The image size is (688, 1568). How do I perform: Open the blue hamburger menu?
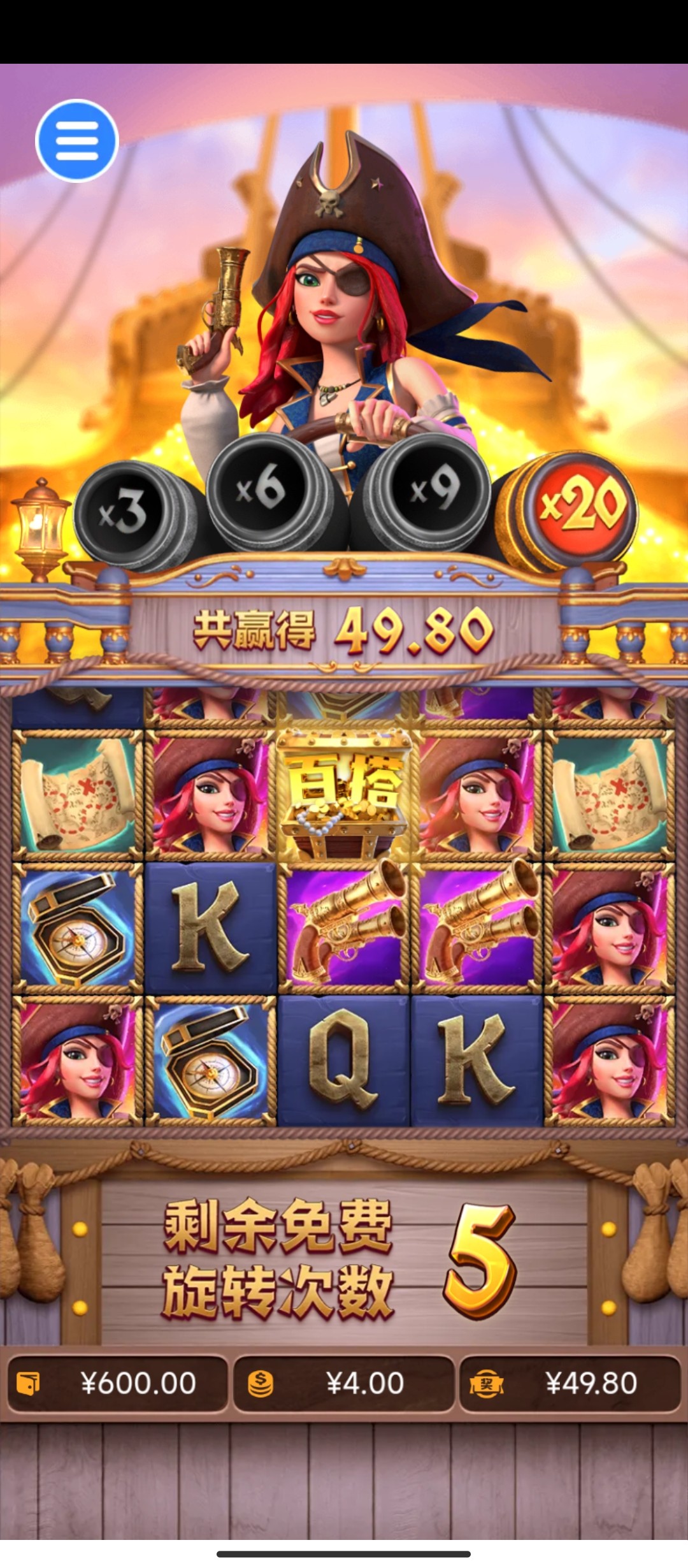pos(77,141)
